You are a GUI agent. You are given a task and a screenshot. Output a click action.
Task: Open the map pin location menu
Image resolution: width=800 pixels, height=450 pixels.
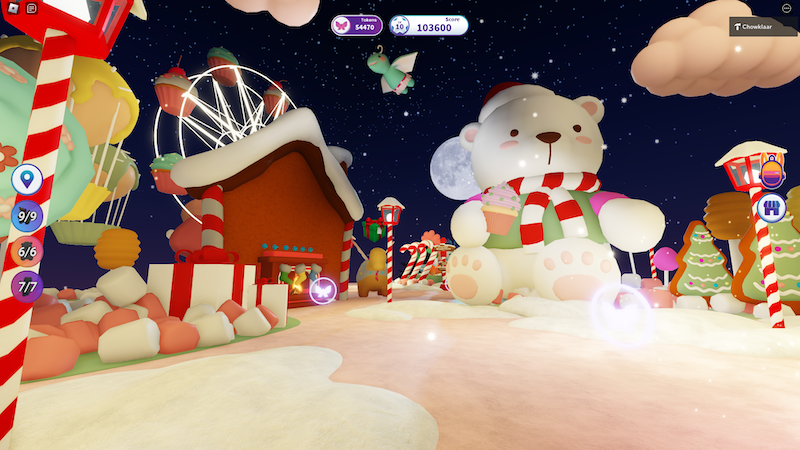tap(27, 181)
